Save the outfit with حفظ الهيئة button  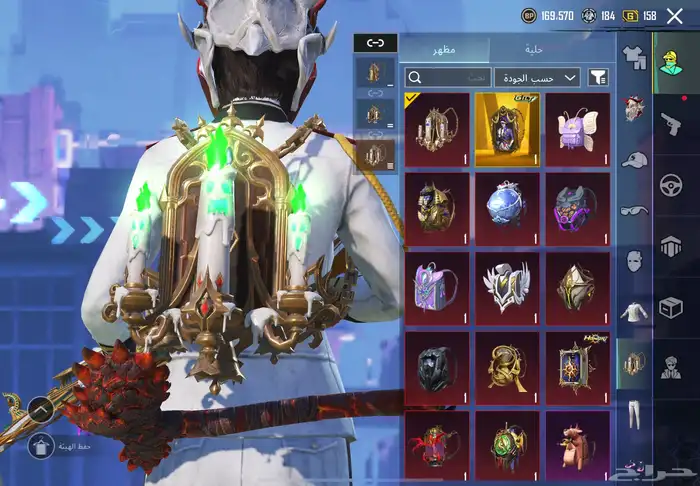pos(42,446)
